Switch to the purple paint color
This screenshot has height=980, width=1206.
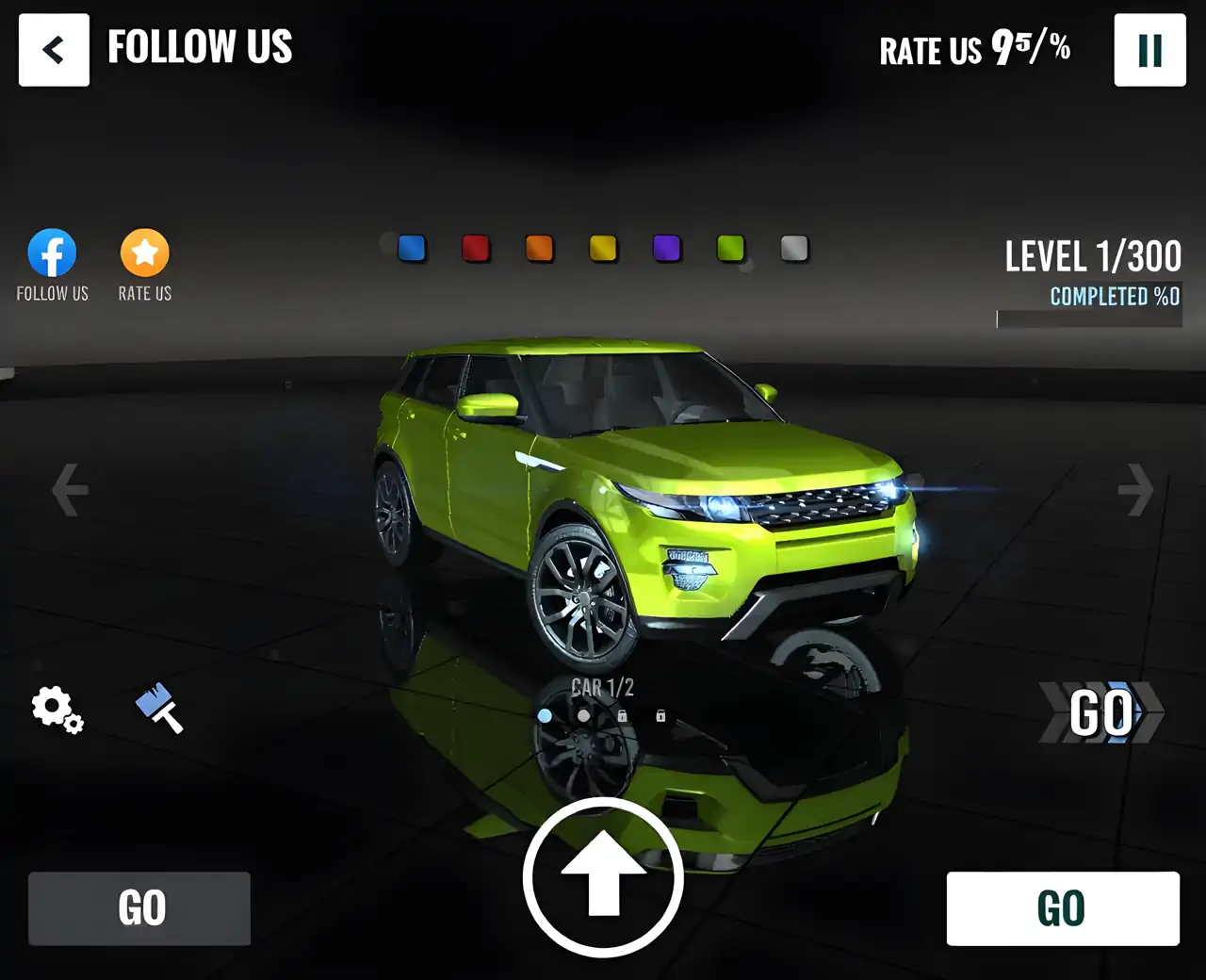tap(667, 248)
